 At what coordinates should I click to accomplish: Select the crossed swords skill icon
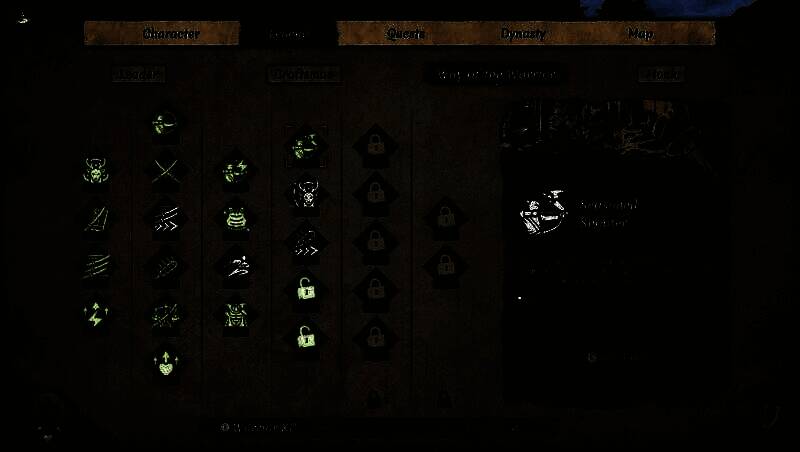(x=165, y=171)
